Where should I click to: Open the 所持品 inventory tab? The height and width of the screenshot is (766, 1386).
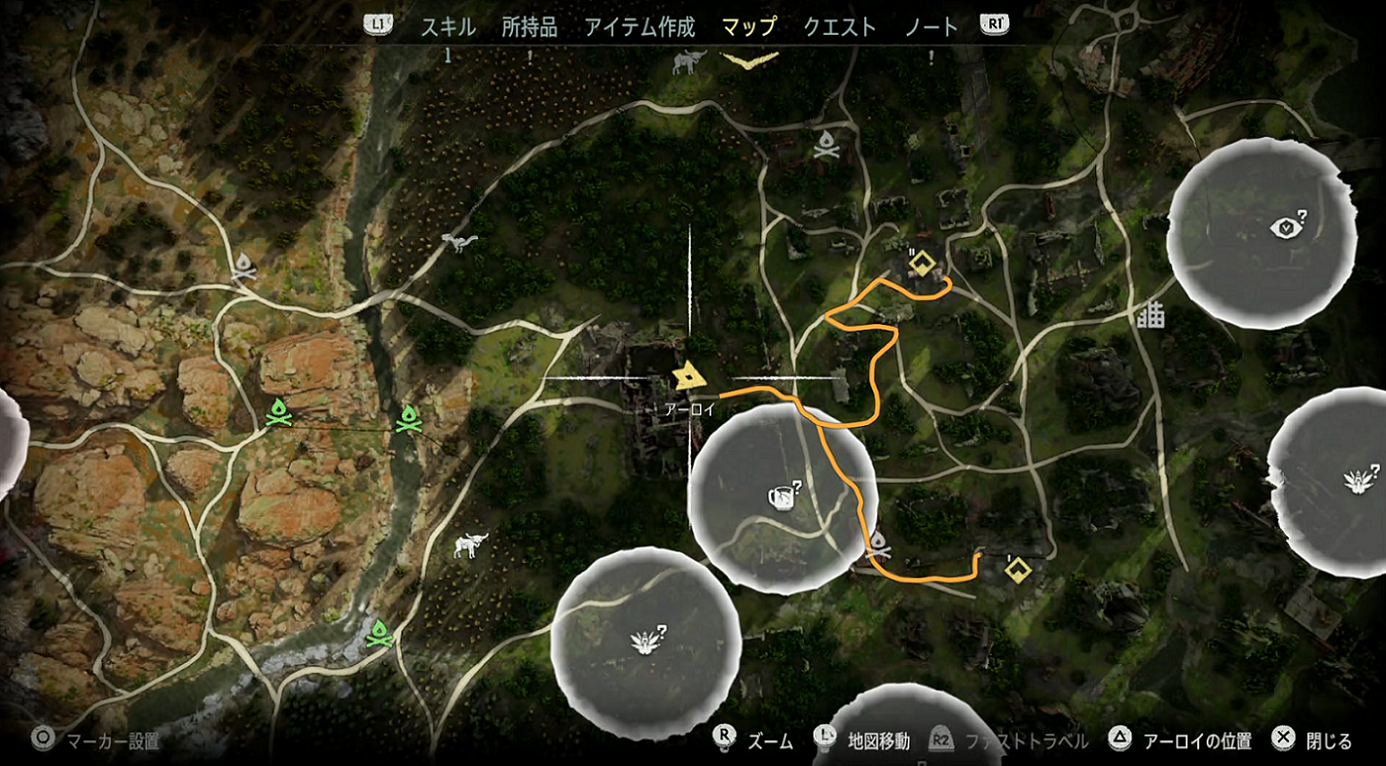coord(529,27)
